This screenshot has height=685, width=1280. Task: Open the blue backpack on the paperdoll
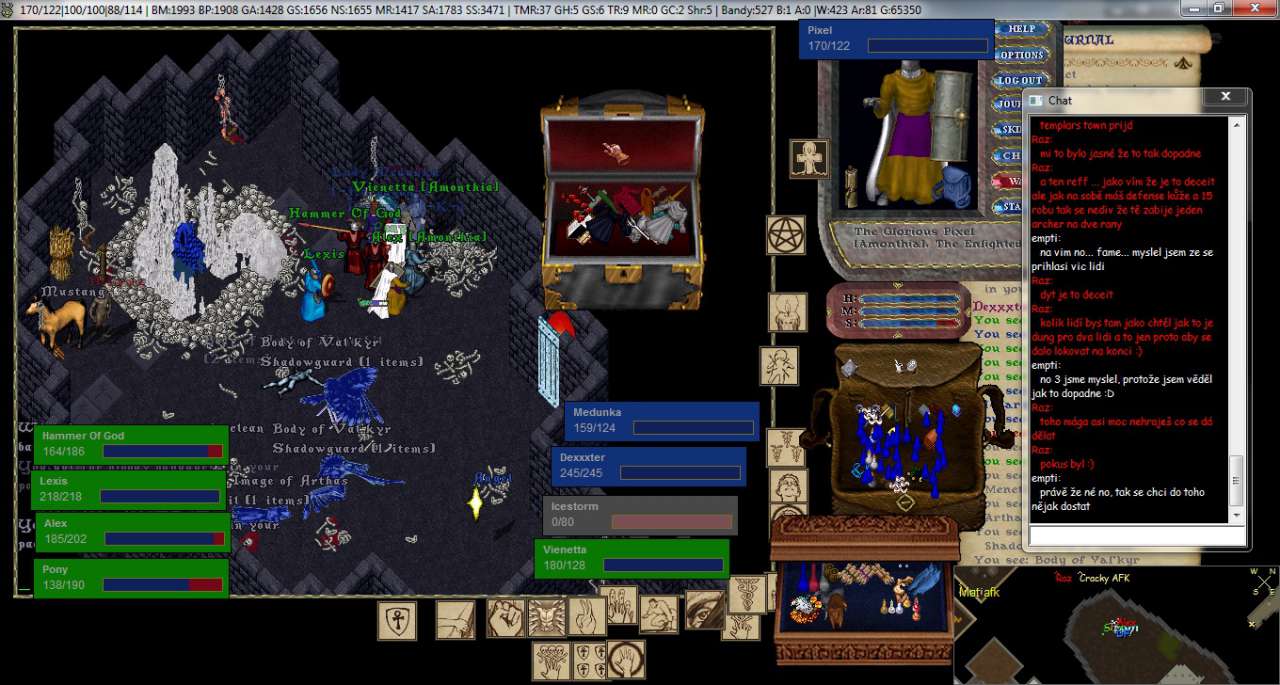coord(958,186)
